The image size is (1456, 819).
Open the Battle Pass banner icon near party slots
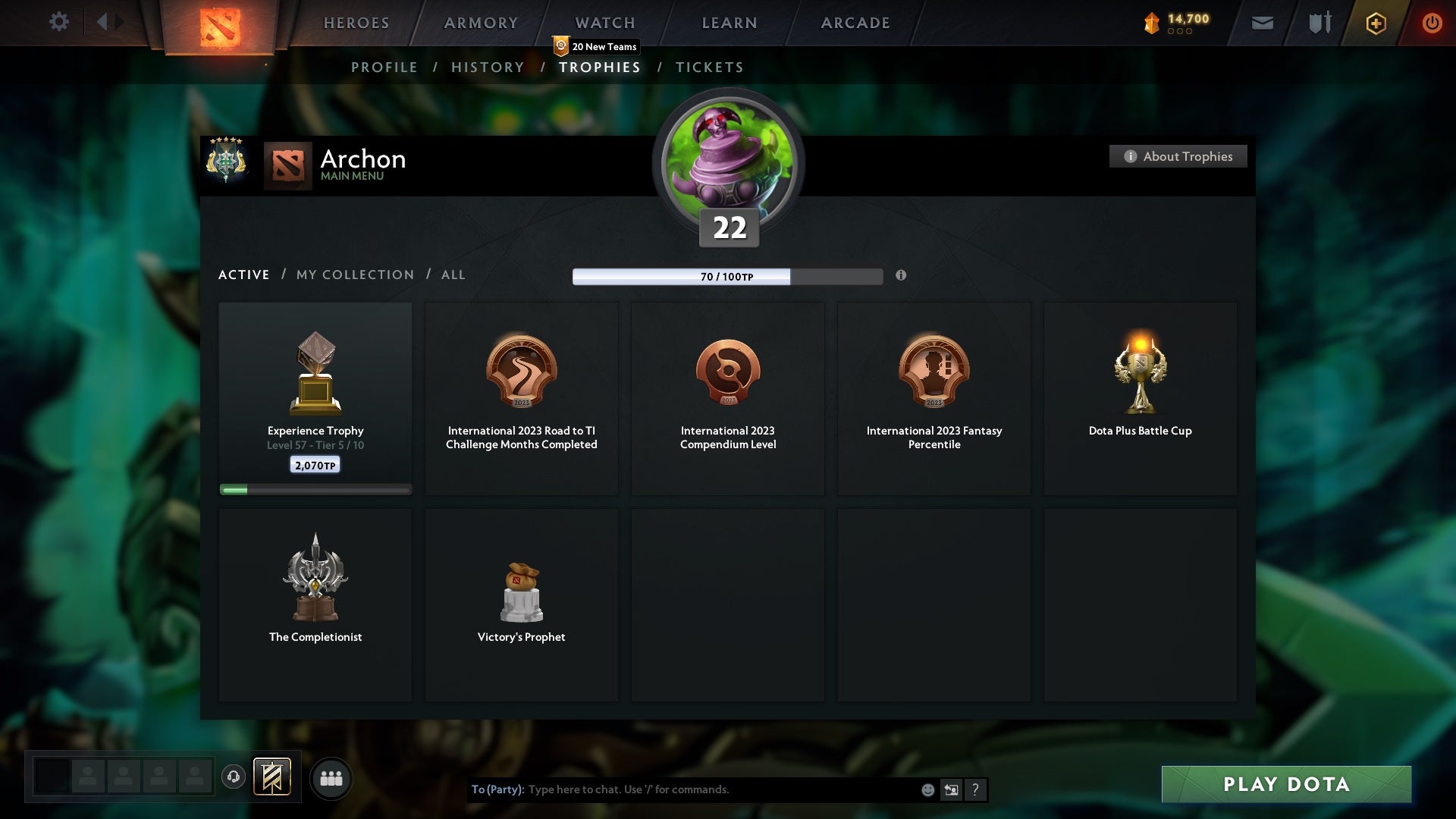tap(273, 777)
